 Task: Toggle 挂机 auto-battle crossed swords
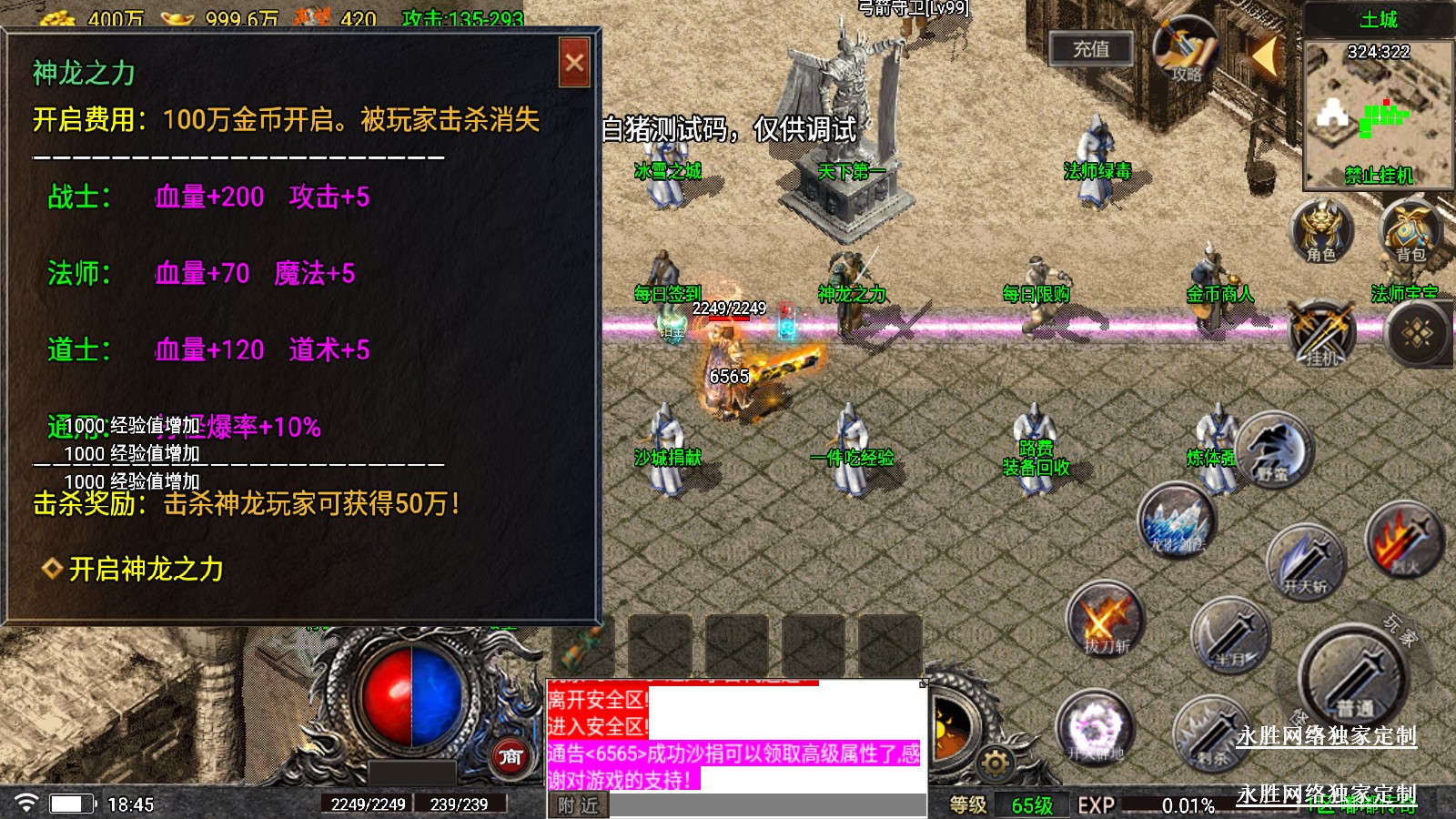coord(1321,334)
